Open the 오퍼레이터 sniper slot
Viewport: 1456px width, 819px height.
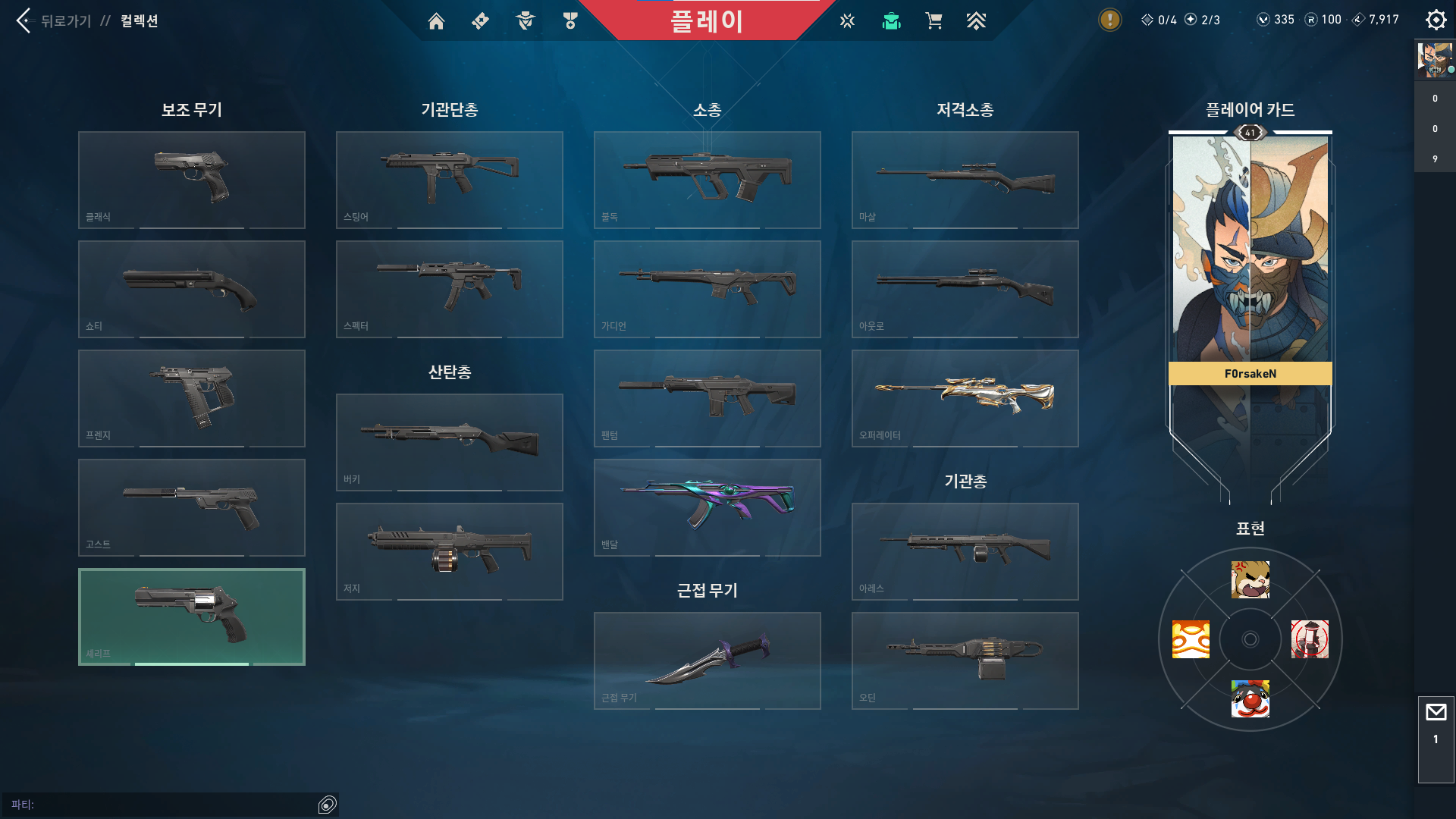tap(965, 398)
